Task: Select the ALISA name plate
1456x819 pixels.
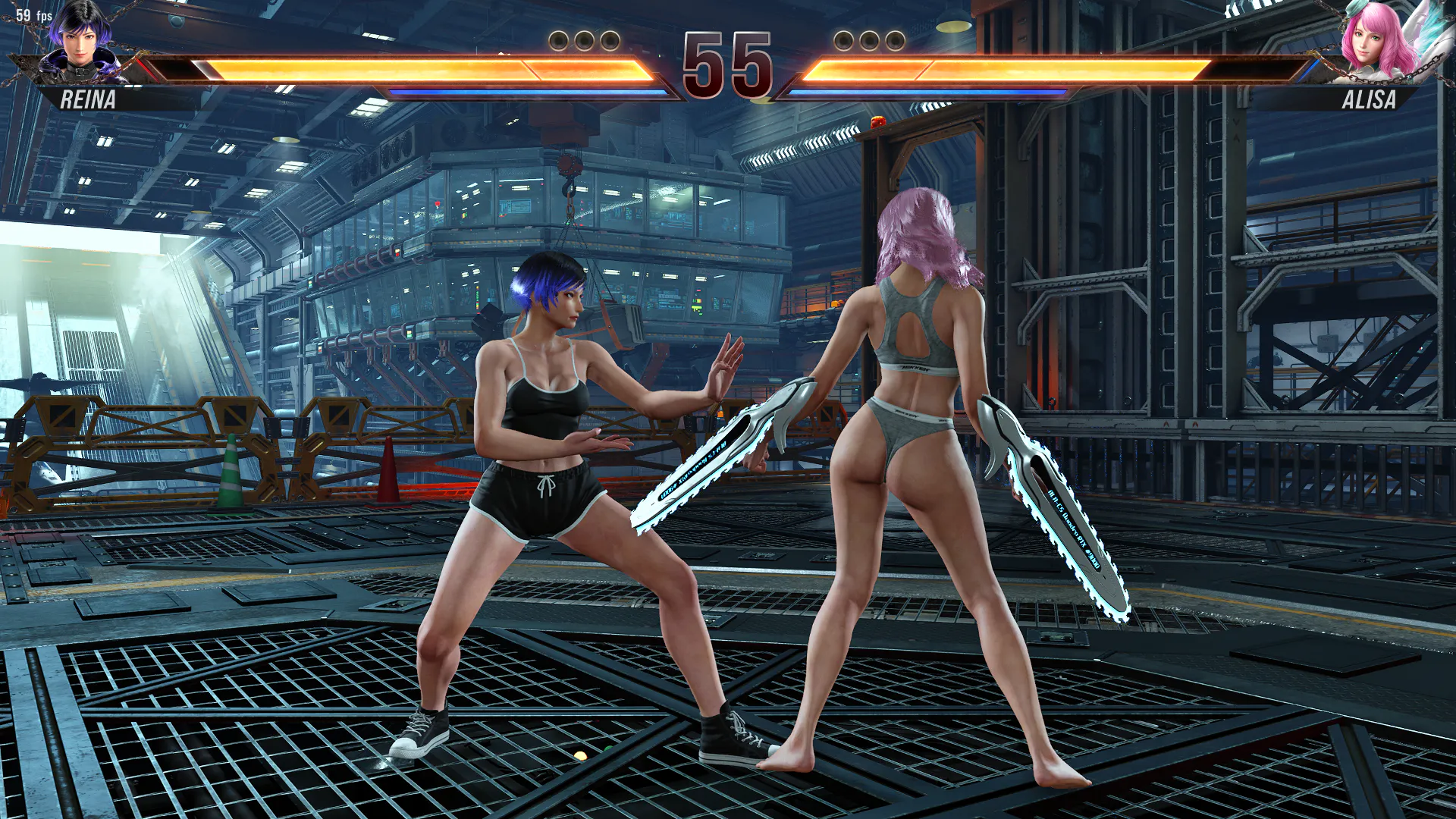Action: coord(1368,99)
